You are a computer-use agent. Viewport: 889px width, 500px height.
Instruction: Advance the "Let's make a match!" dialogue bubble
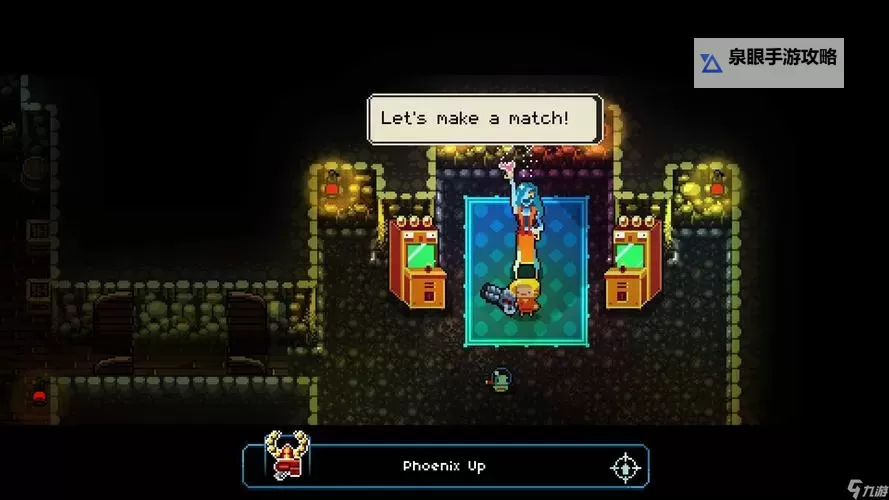pyautogui.click(x=485, y=118)
